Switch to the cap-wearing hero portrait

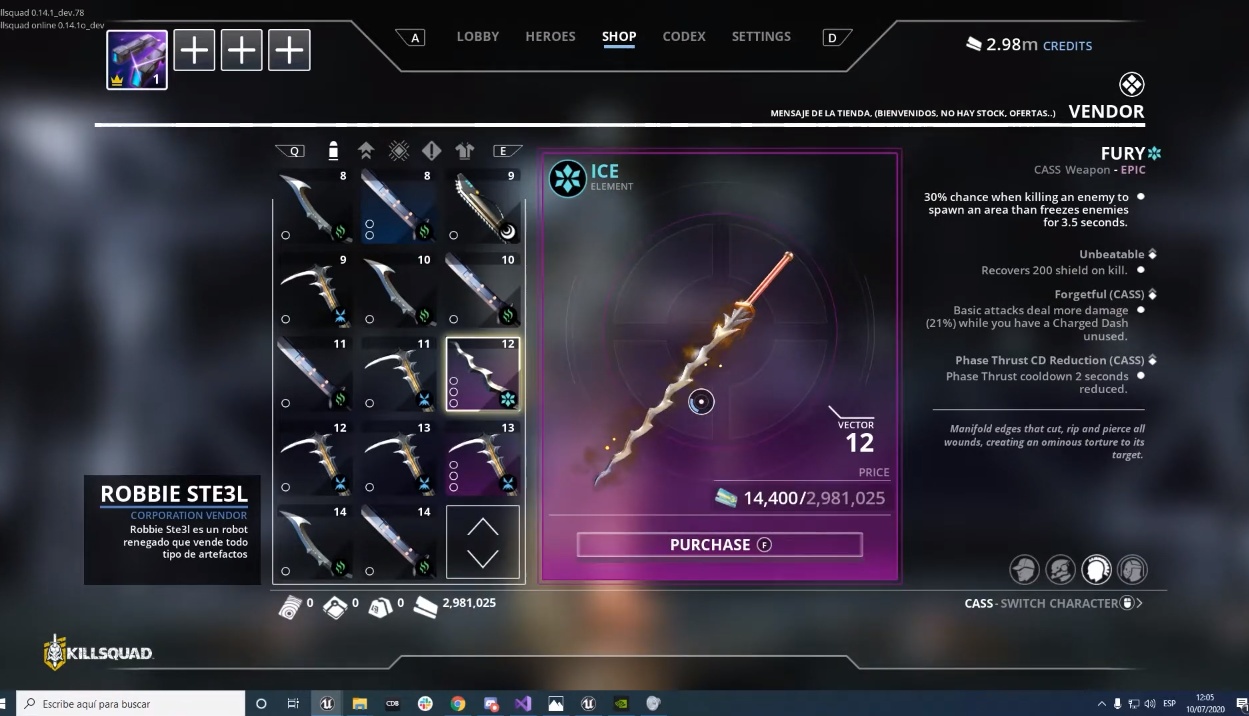pyautogui.click(x=1024, y=570)
